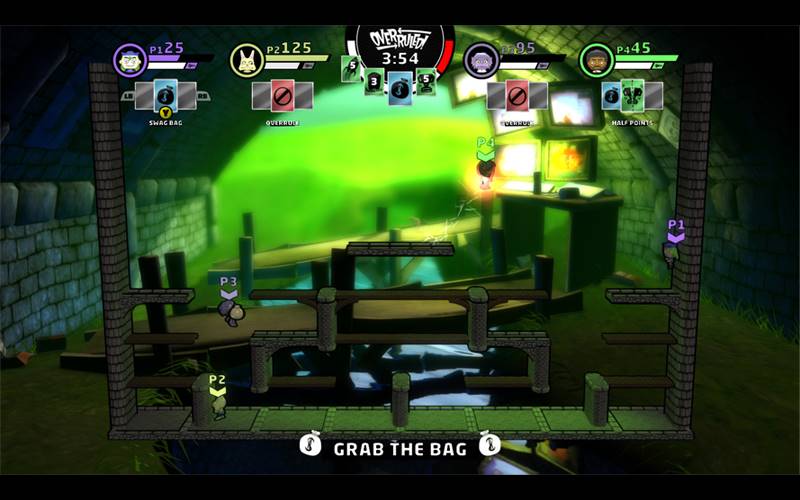The width and height of the screenshot is (800, 500).
Task: Click P3's grey character portrait
Action: [x=481, y=60]
